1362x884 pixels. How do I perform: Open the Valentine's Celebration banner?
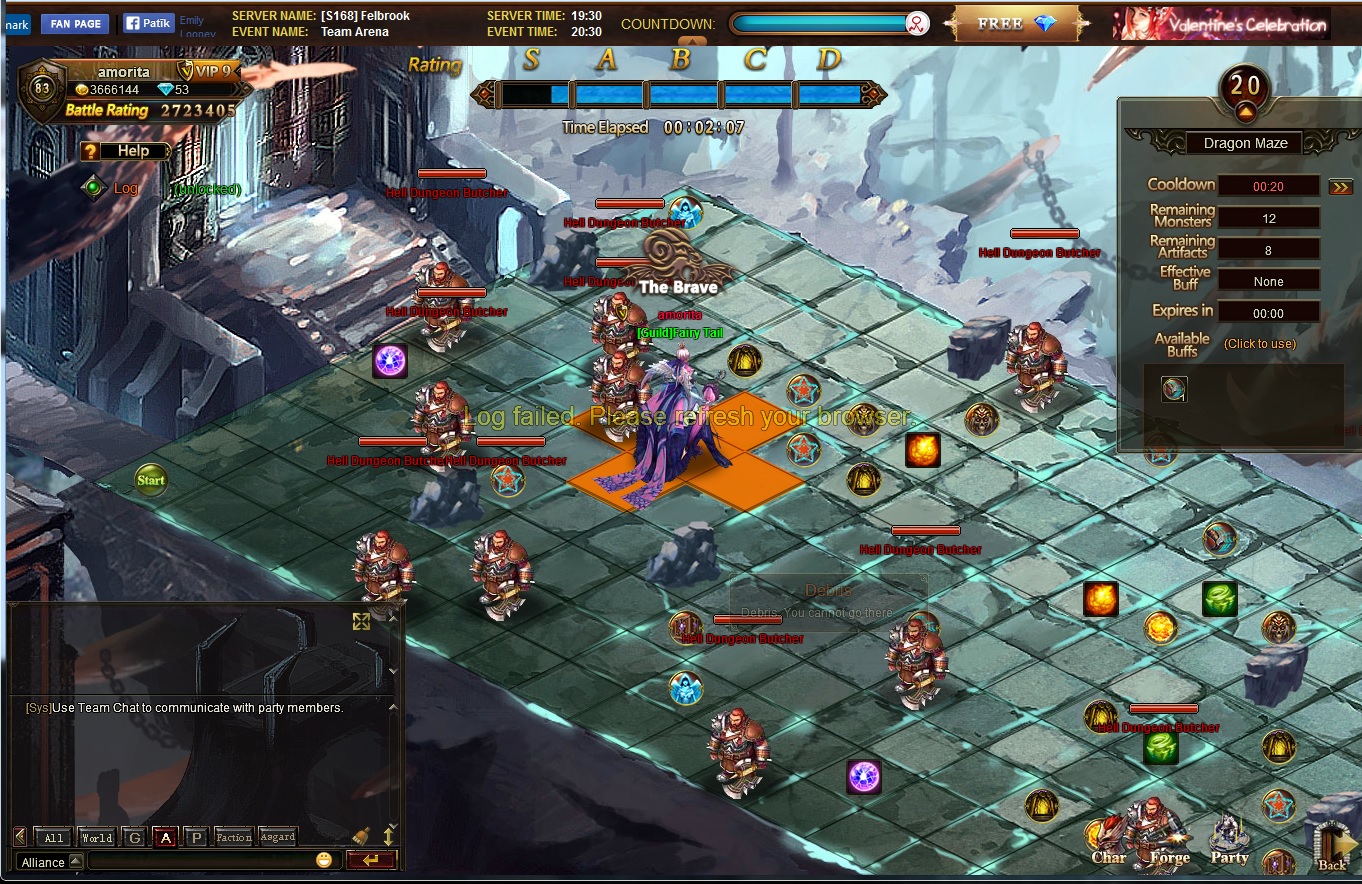(1221, 24)
